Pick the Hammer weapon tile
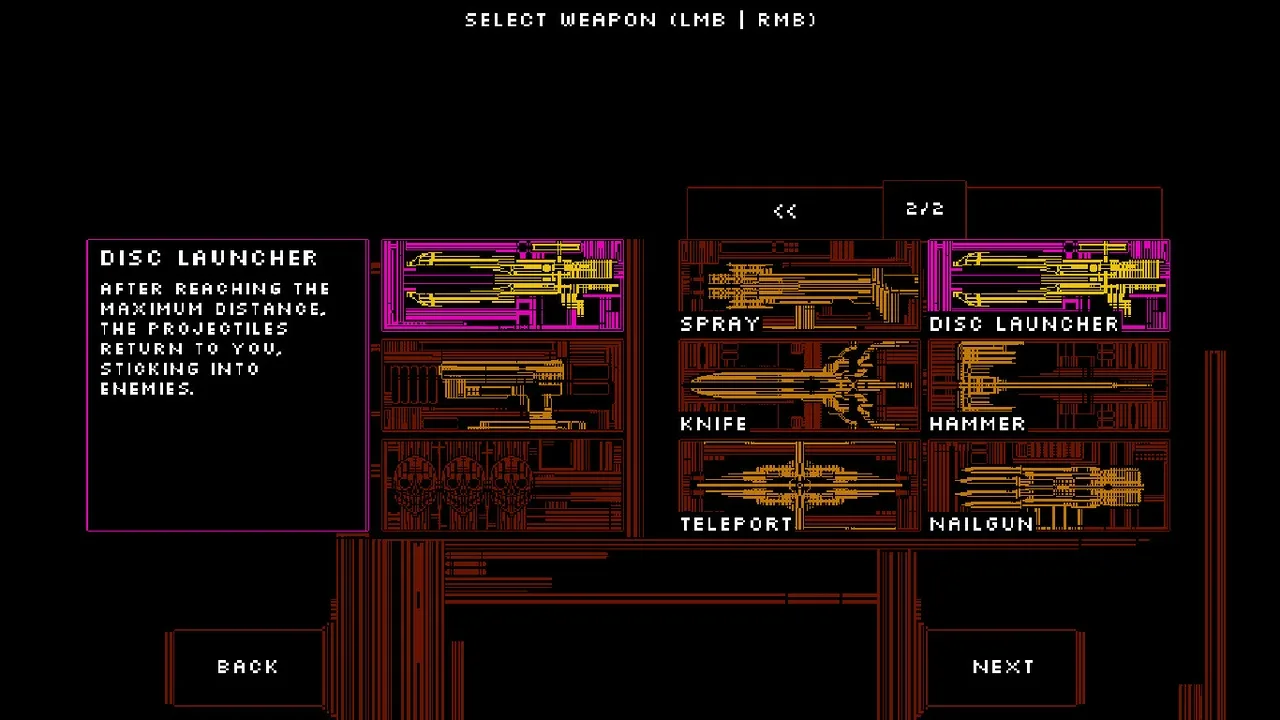The width and height of the screenshot is (1280, 720). 1048,386
